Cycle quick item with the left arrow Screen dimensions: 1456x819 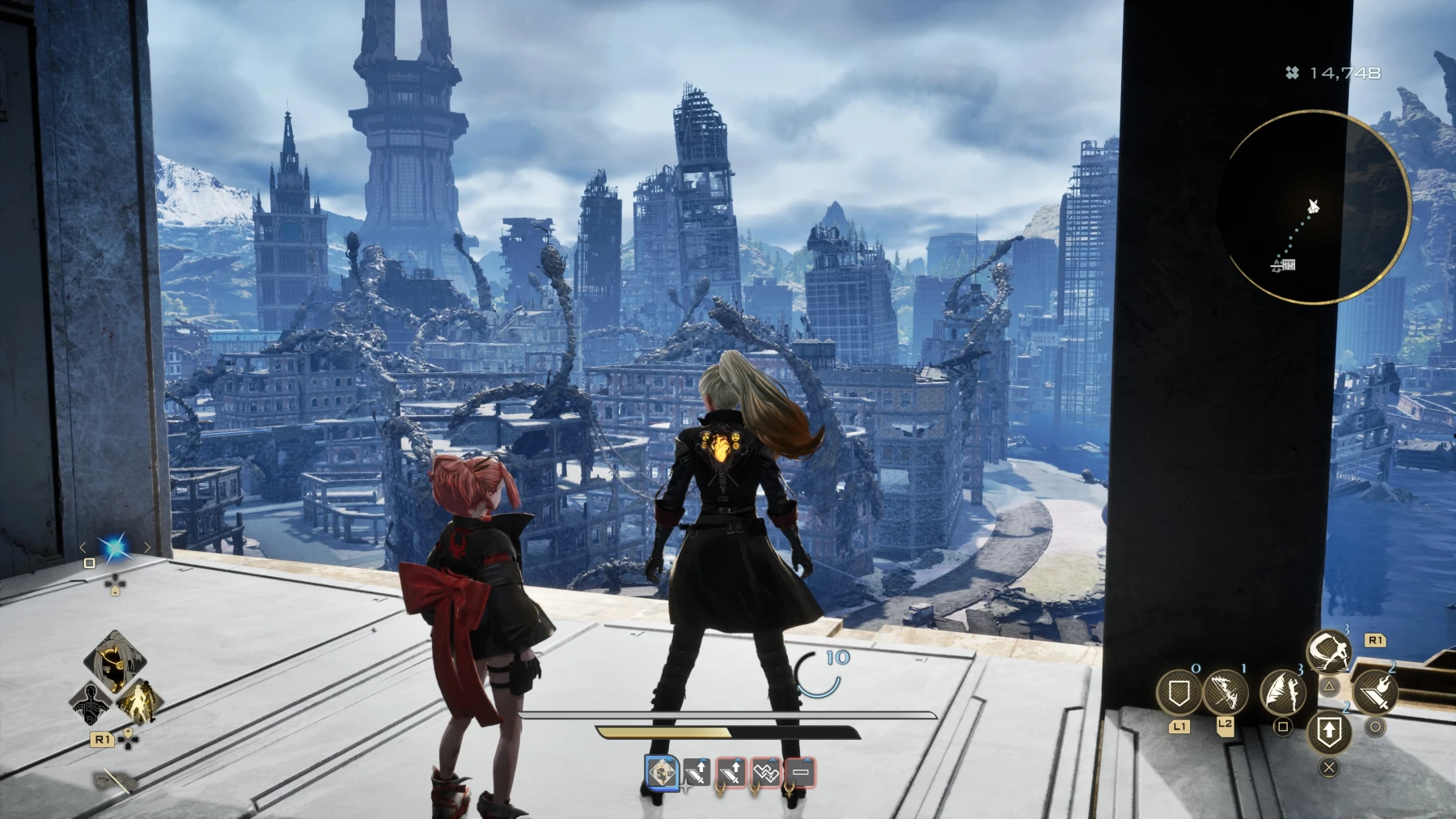[x=83, y=548]
